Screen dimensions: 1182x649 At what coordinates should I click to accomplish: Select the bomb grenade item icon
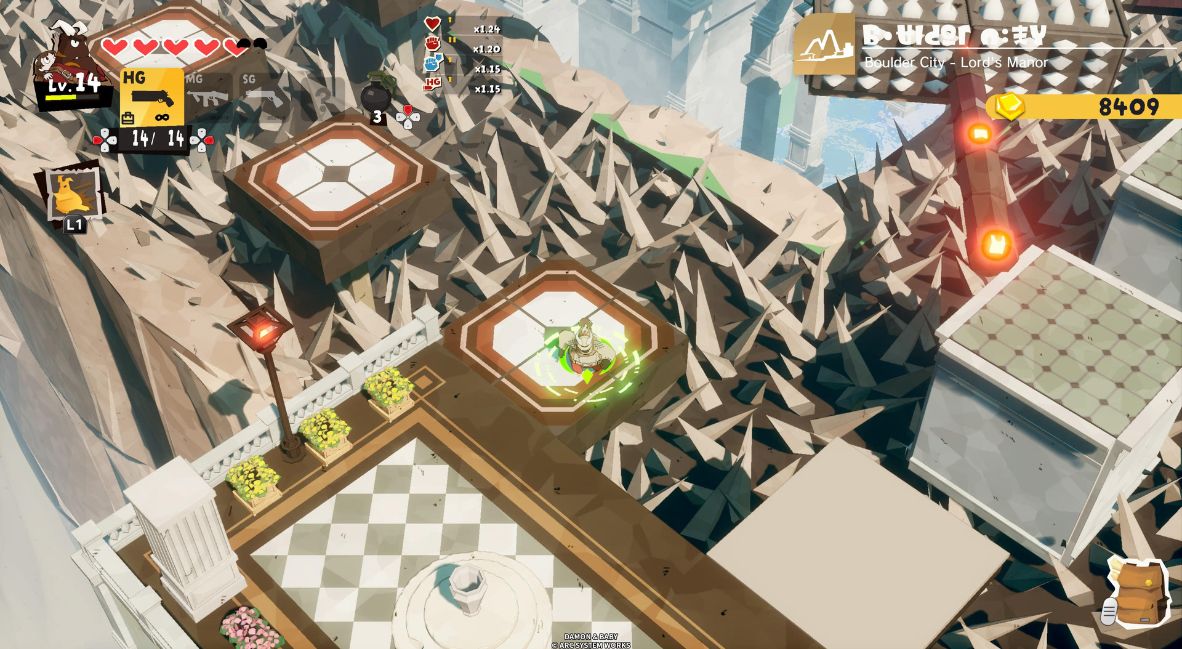click(x=376, y=95)
